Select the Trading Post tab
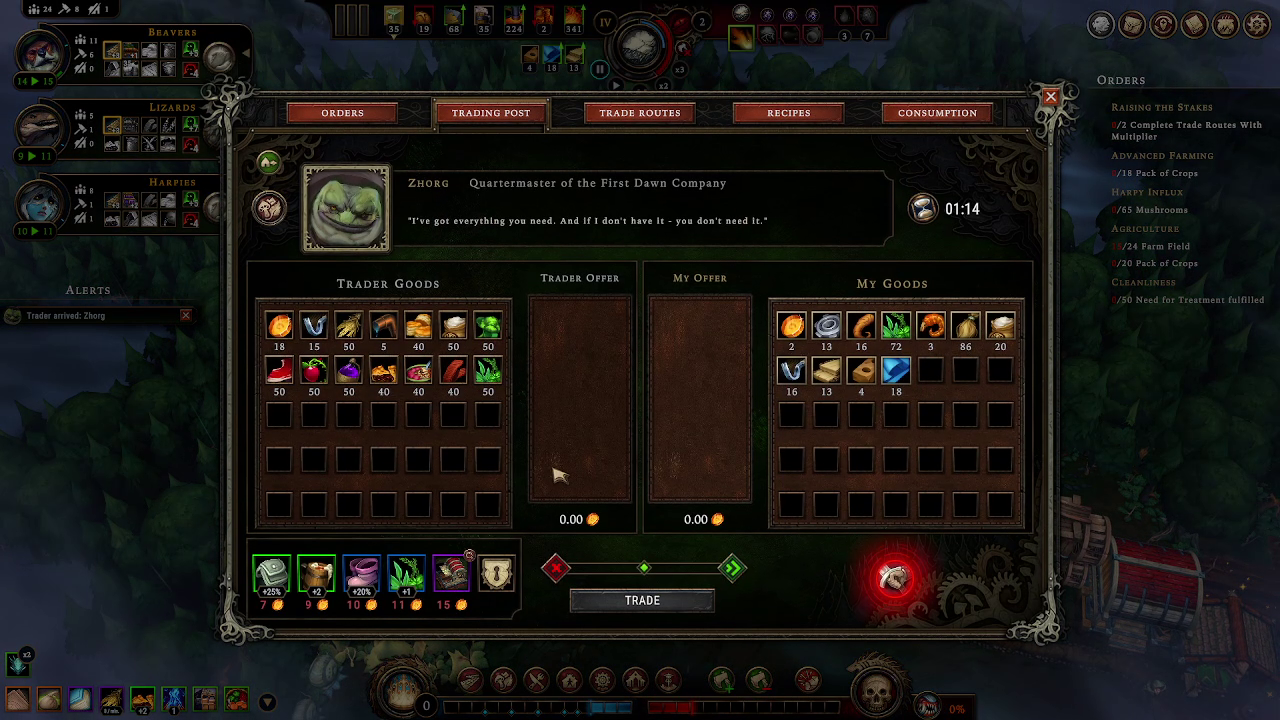 click(x=490, y=113)
